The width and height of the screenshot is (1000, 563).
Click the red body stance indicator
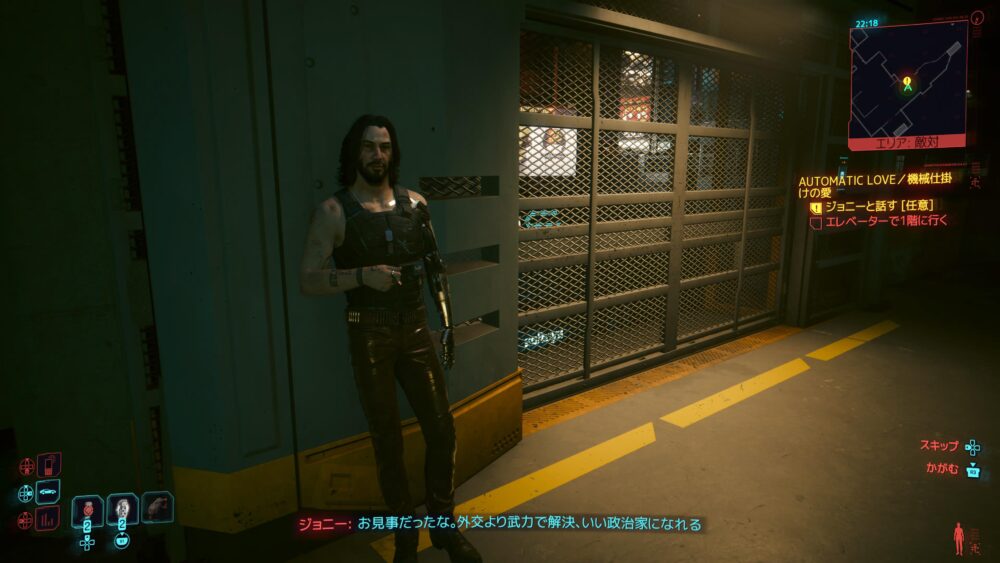click(960, 538)
